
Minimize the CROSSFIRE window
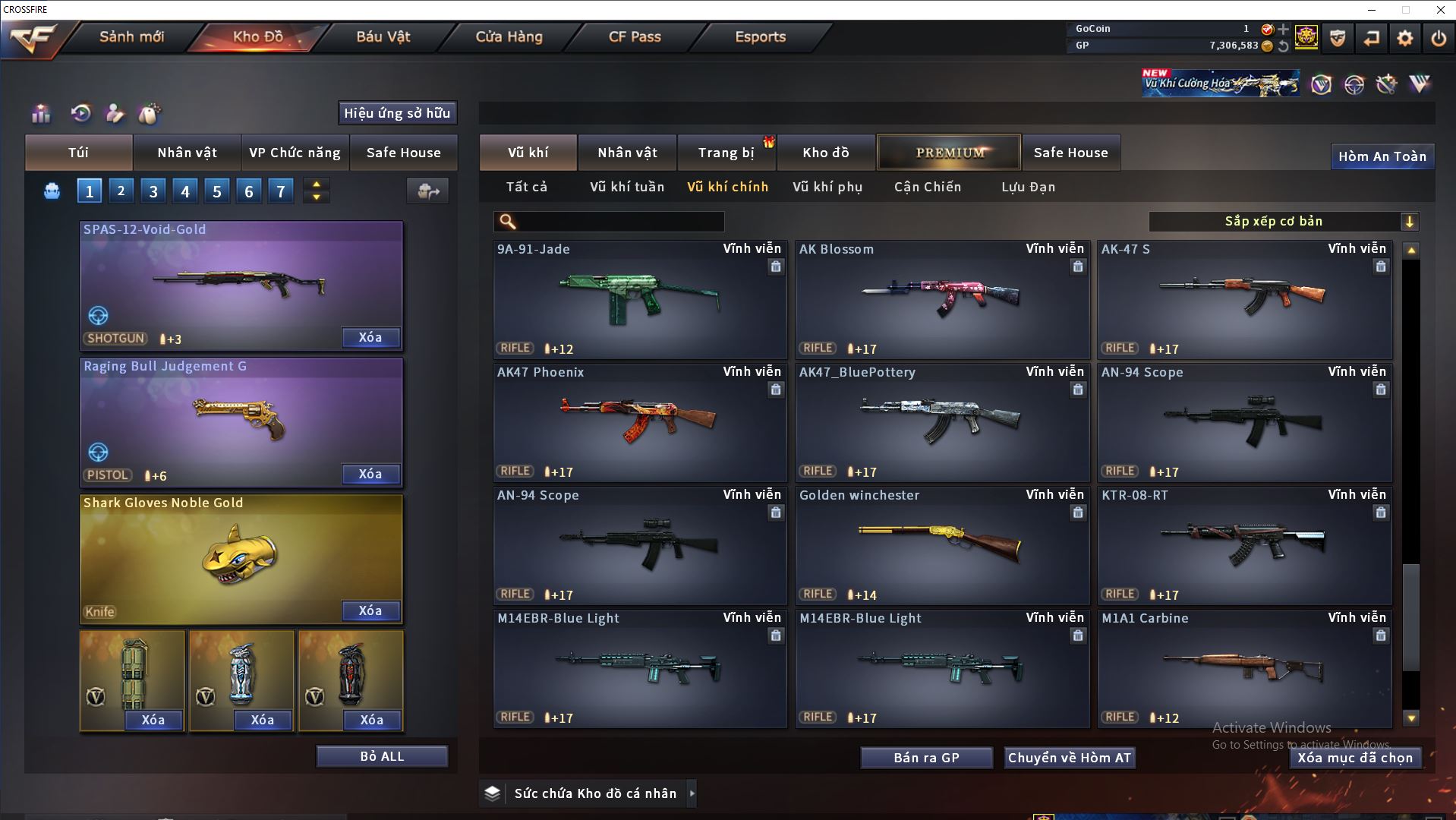1372,10
